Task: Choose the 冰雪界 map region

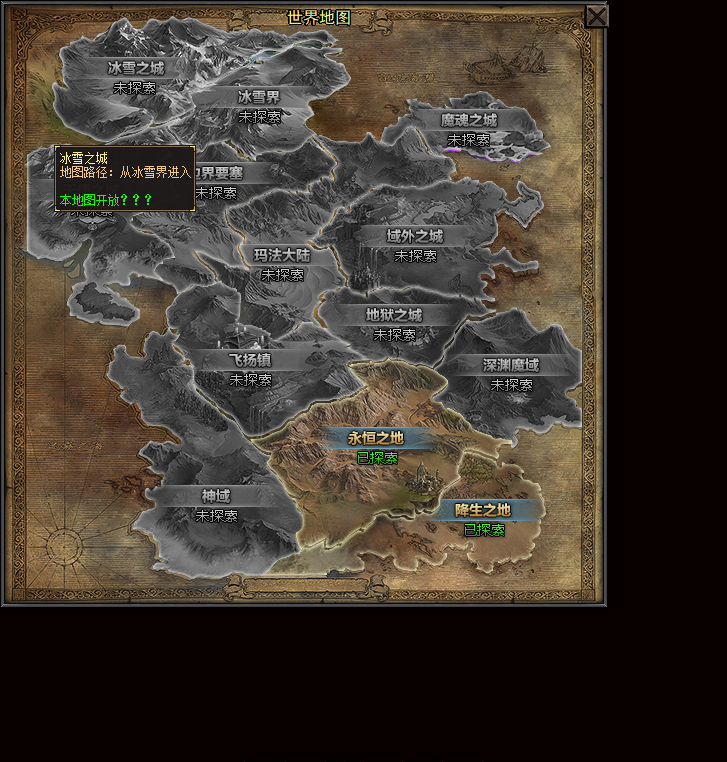Action: point(259,97)
